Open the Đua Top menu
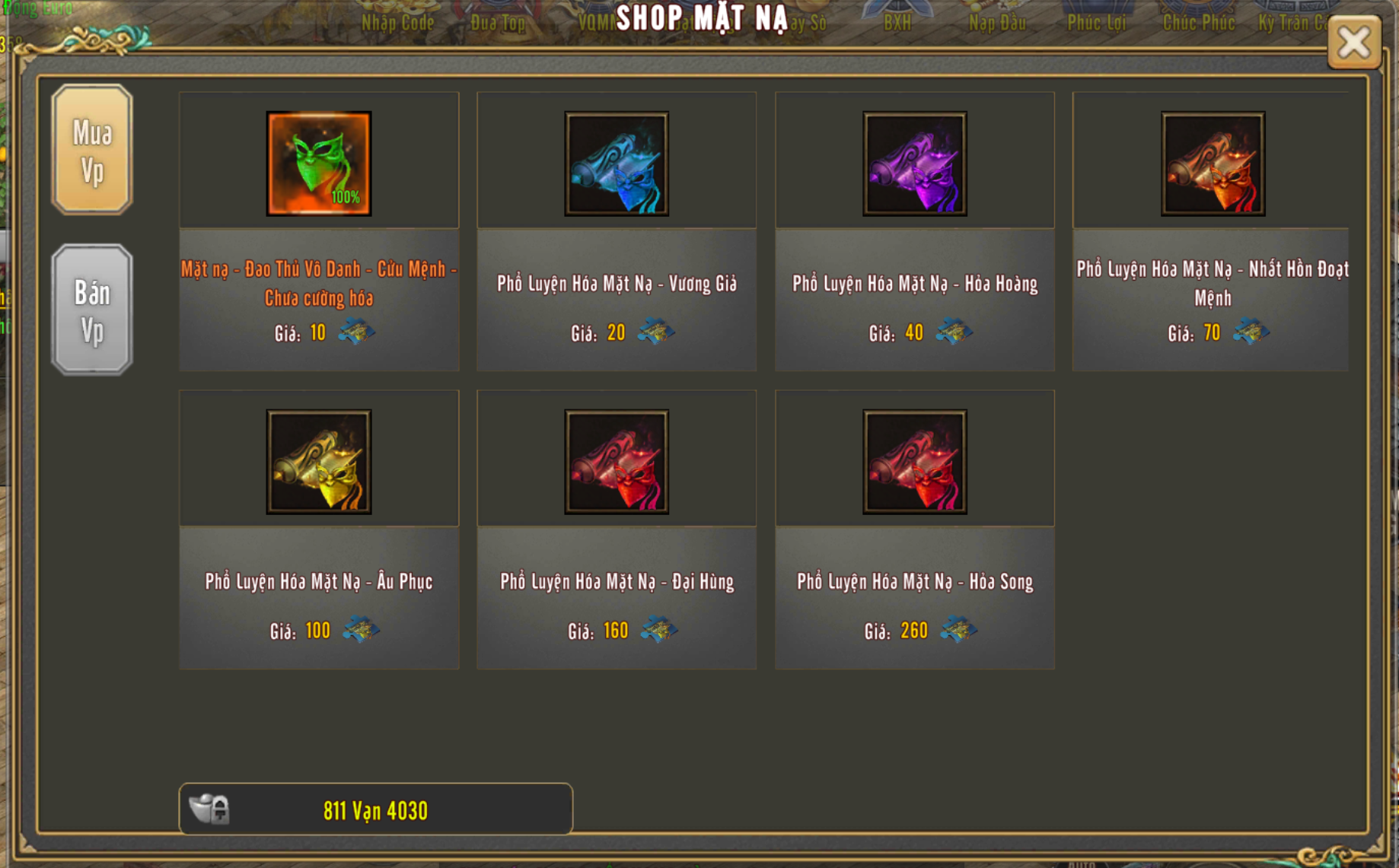Image resolution: width=1399 pixels, height=868 pixels. 498,23
